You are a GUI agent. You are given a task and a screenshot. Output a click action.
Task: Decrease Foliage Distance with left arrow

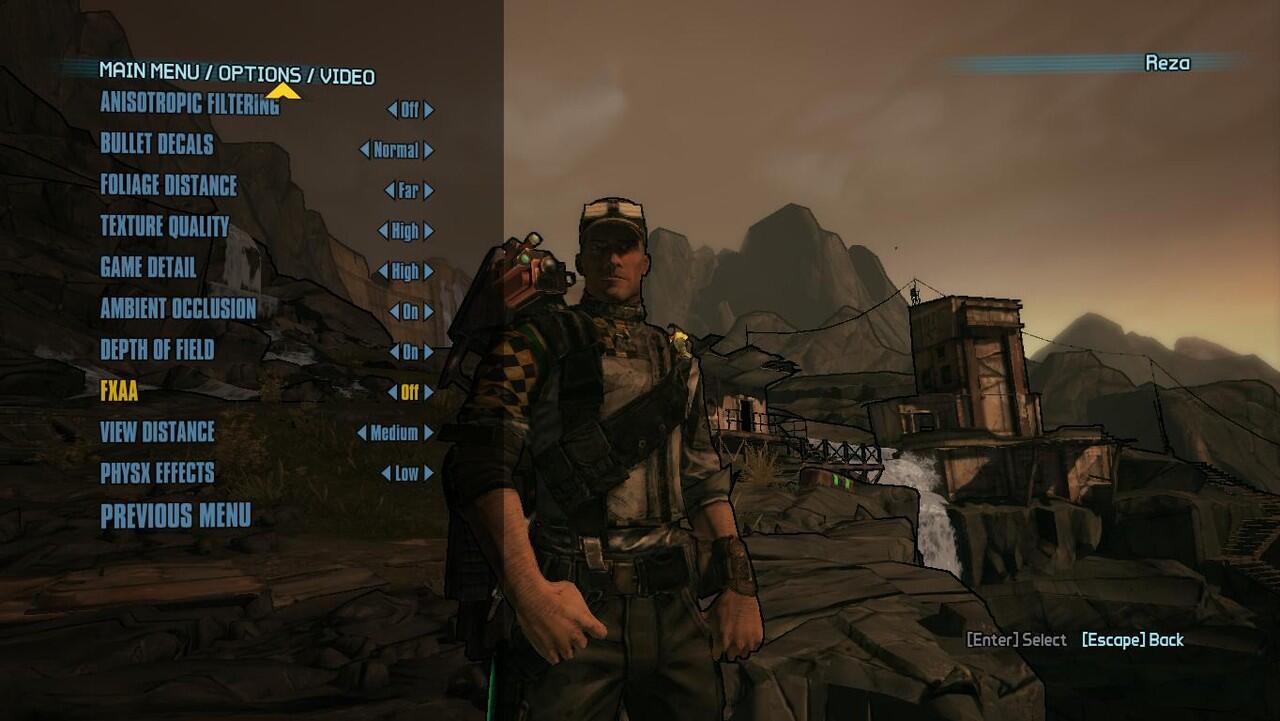tap(389, 190)
